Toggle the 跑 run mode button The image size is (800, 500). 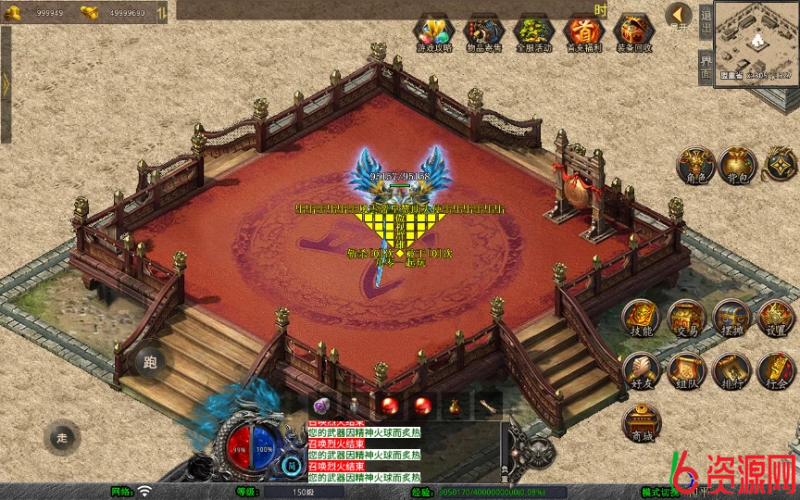(x=152, y=362)
